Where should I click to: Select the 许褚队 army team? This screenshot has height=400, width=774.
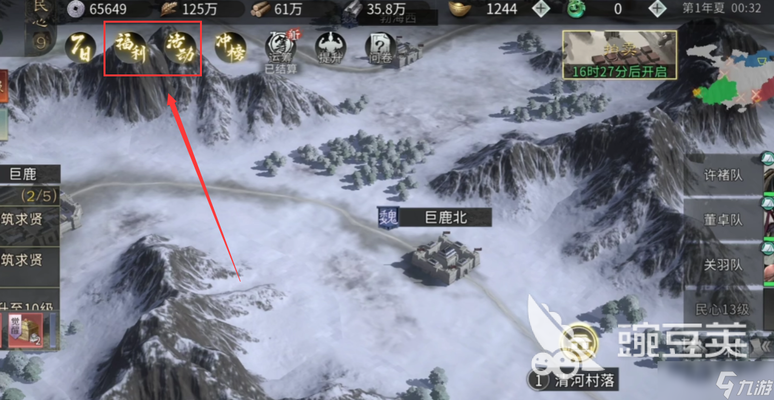click(x=724, y=173)
